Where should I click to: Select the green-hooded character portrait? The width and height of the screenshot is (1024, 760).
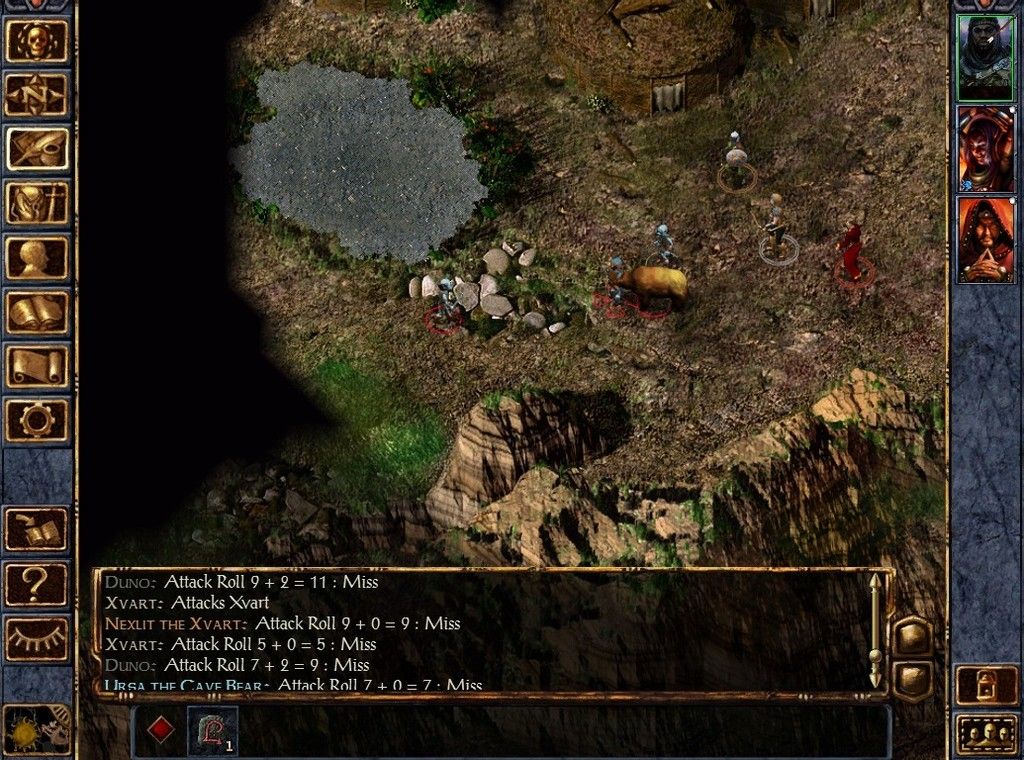coord(985,58)
